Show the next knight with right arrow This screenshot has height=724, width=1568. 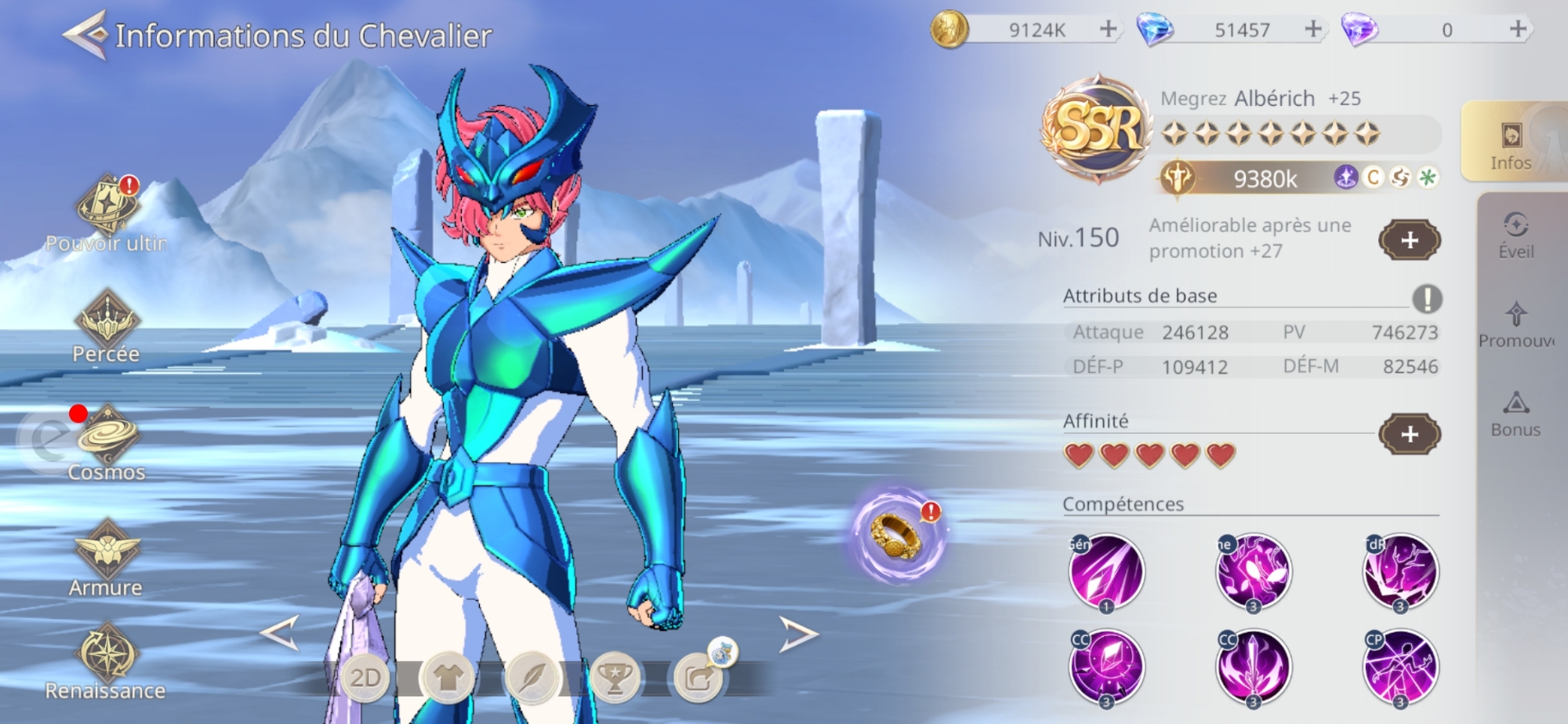coord(798,634)
